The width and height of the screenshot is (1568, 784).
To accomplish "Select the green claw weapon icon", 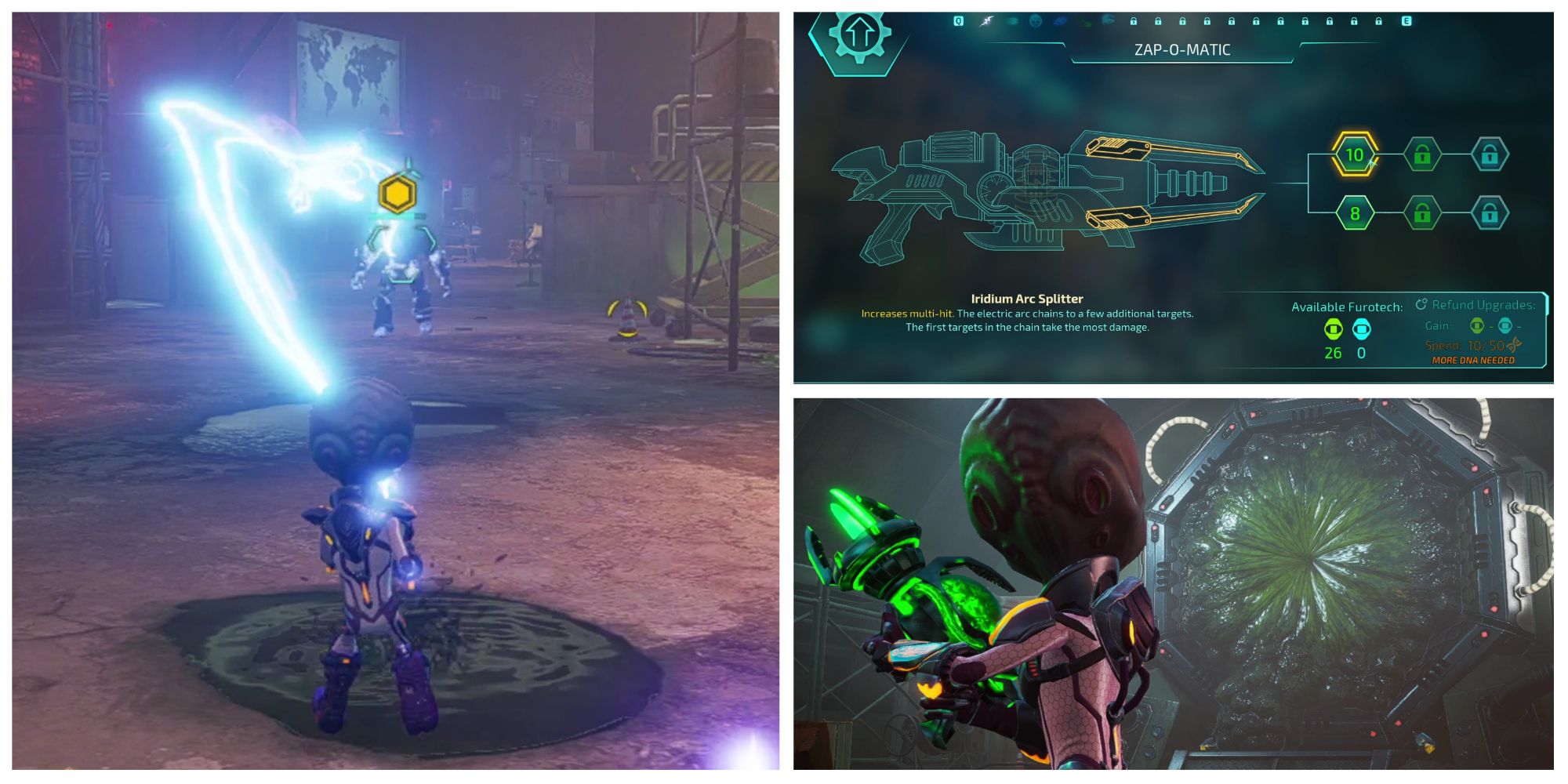I will coord(1086,22).
